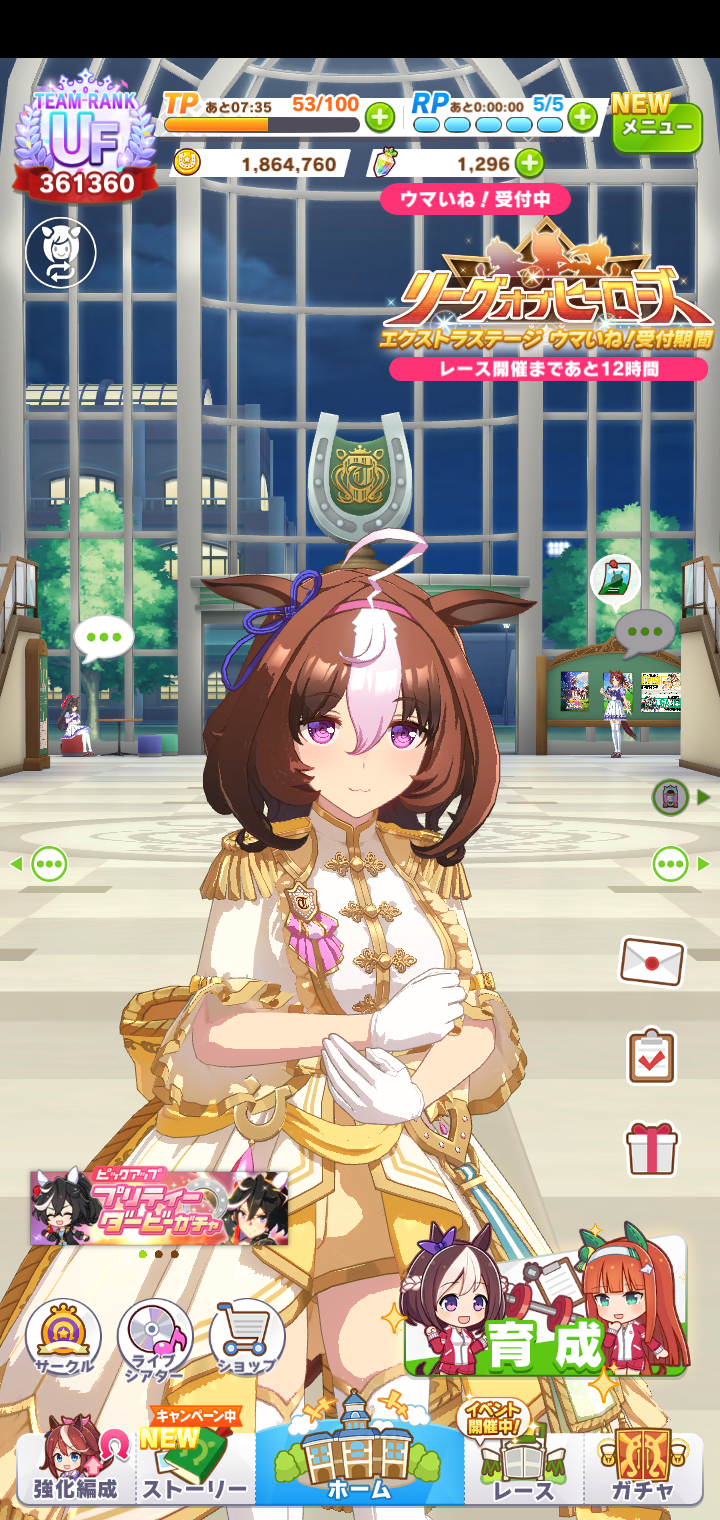Viewport: 720px width, 1520px height.
Task: Tap the round horse girl profile icon
Action: click(61, 253)
